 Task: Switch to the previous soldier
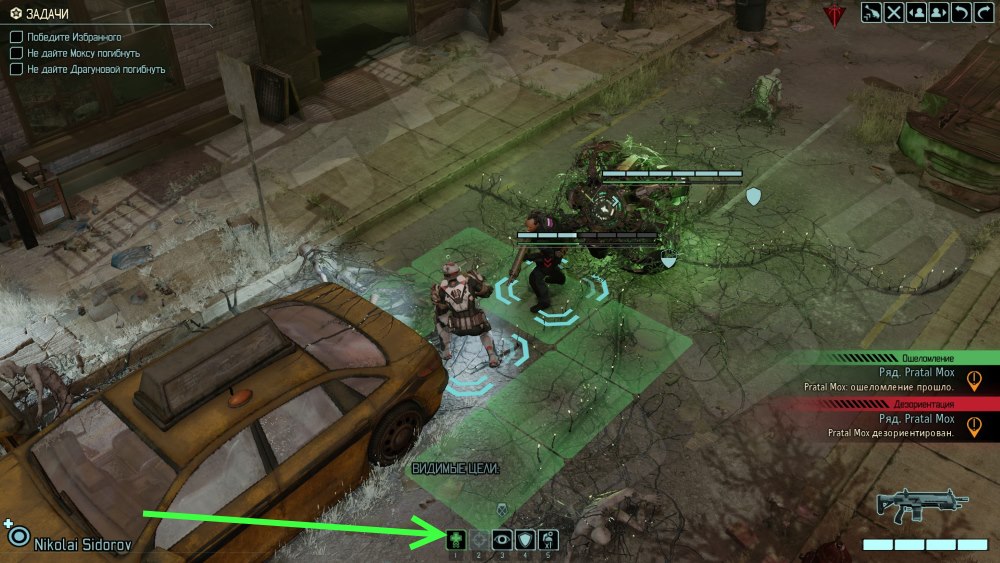click(x=916, y=13)
